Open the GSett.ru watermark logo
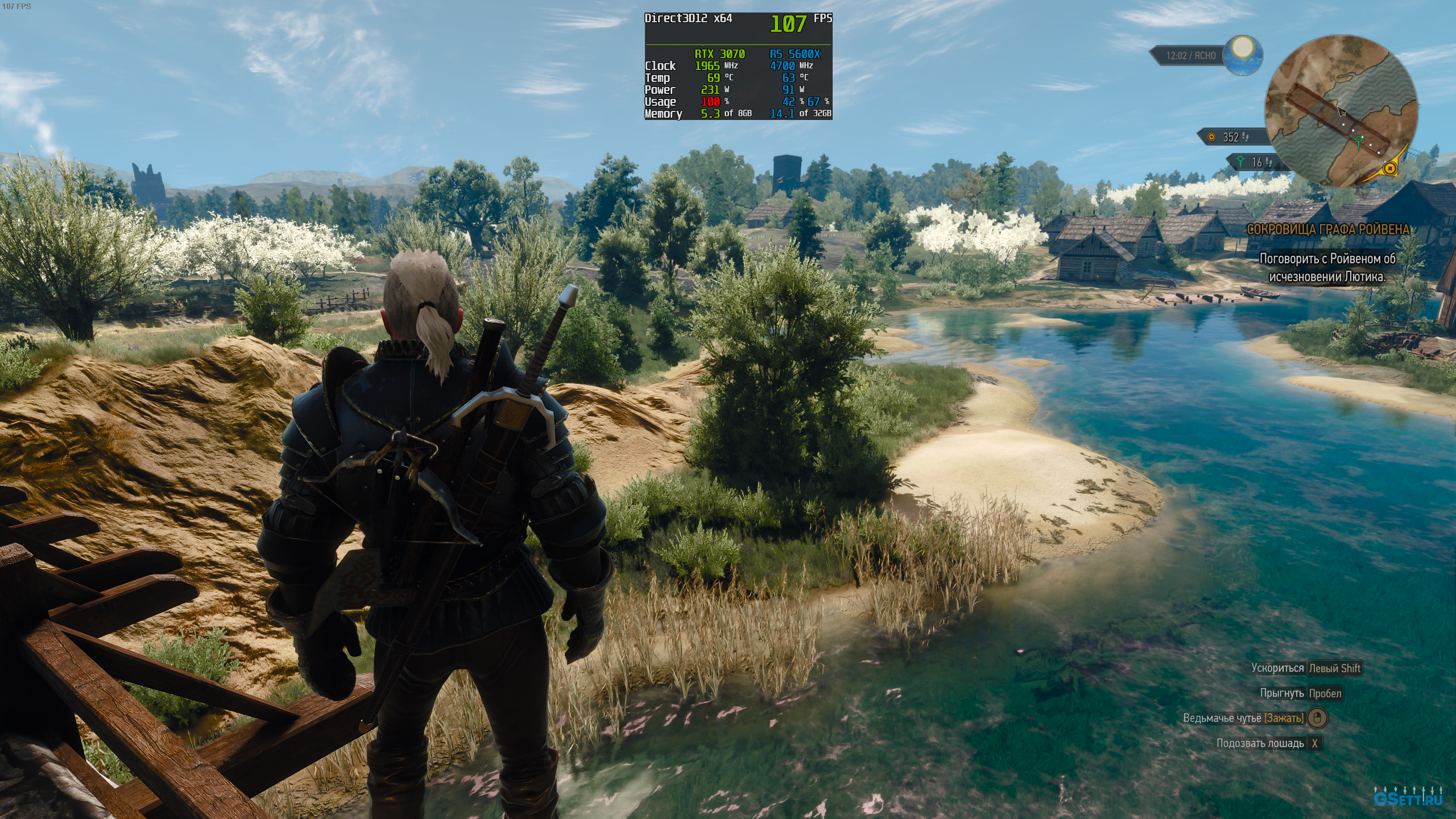The width and height of the screenshot is (1456, 819). click(1407, 800)
